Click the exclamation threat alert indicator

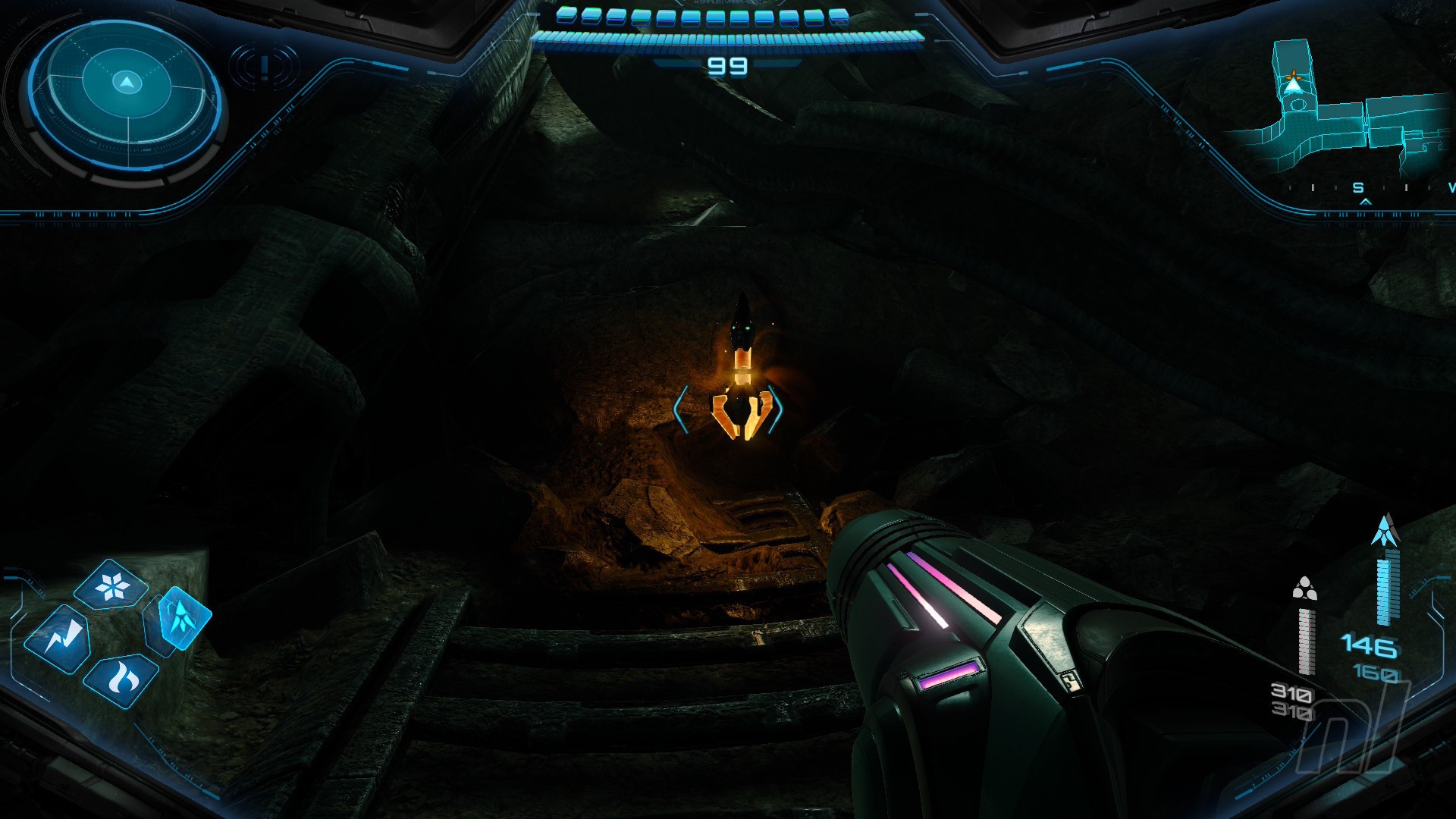click(x=264, y=67)
